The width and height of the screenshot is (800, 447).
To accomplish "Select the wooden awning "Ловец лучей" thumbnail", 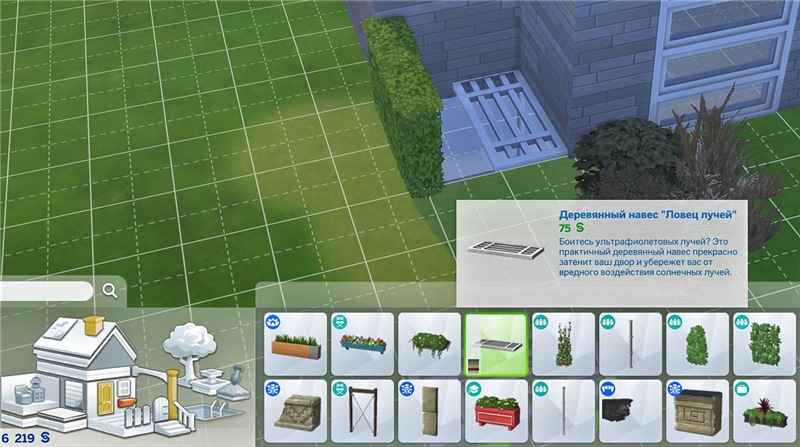I will [x=496, y=344].
